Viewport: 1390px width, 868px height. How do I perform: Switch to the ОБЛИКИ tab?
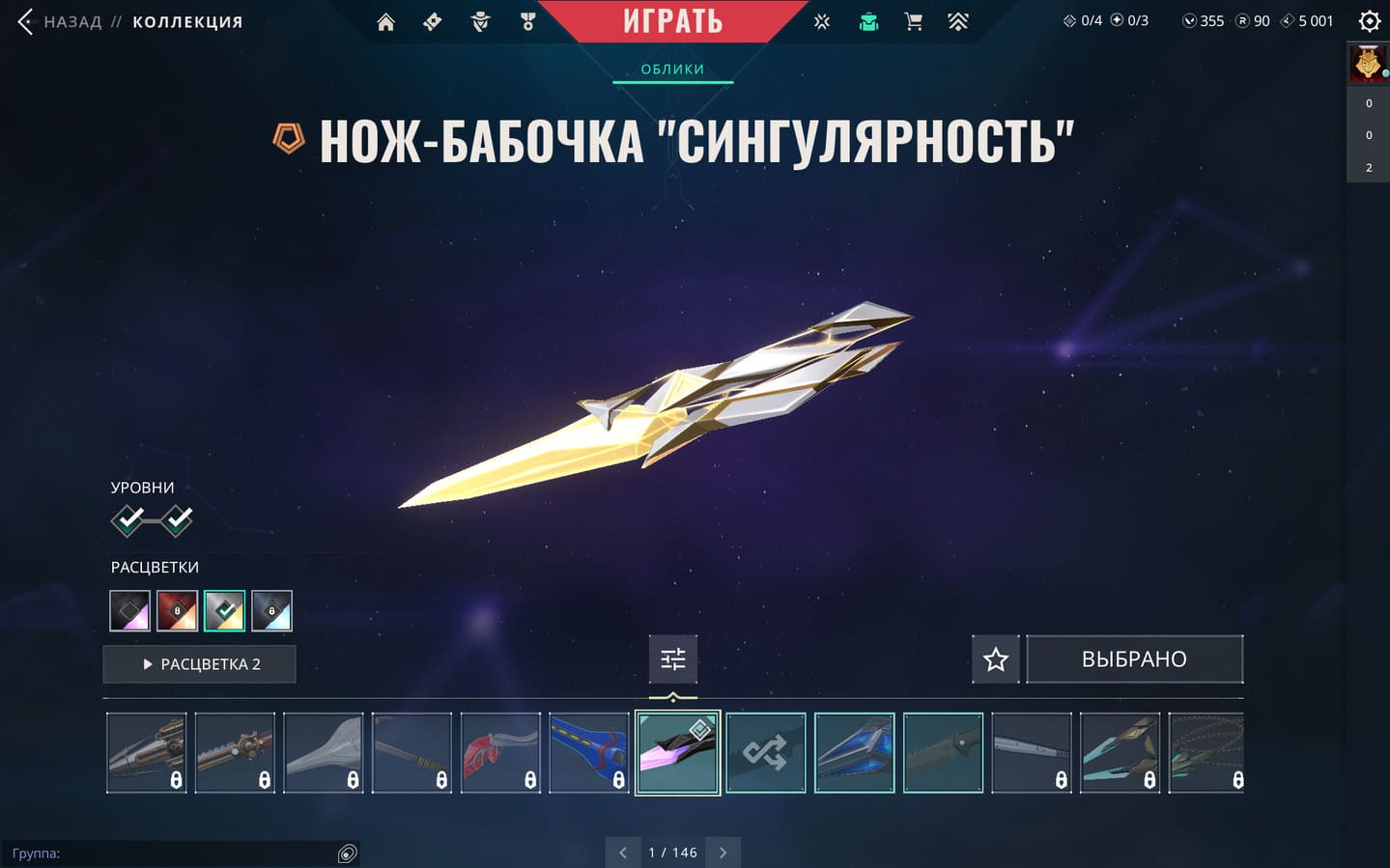[x=672, y=70]
